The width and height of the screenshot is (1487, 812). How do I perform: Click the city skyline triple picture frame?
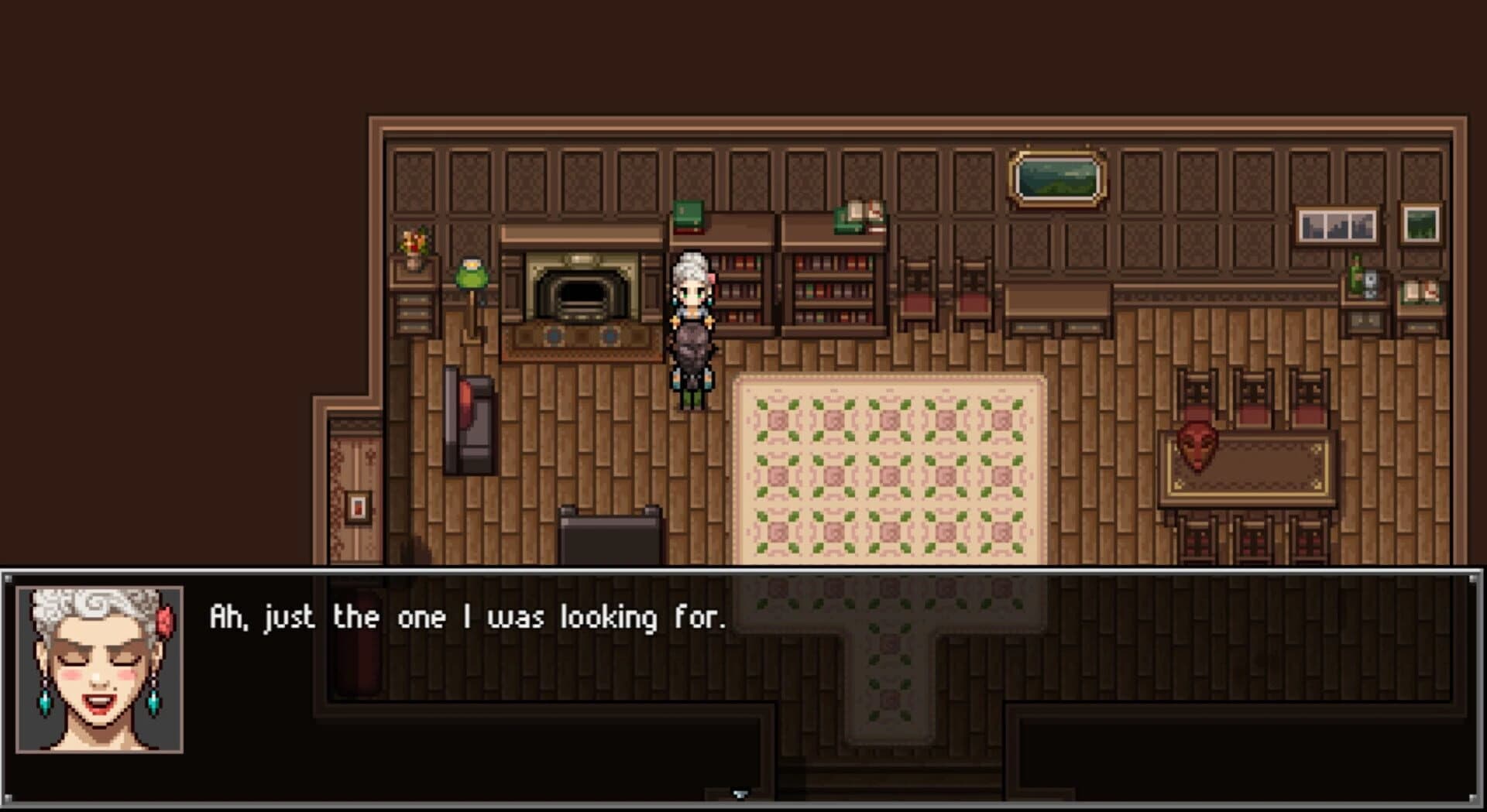pyautogui.click(x=1336, y=226)
